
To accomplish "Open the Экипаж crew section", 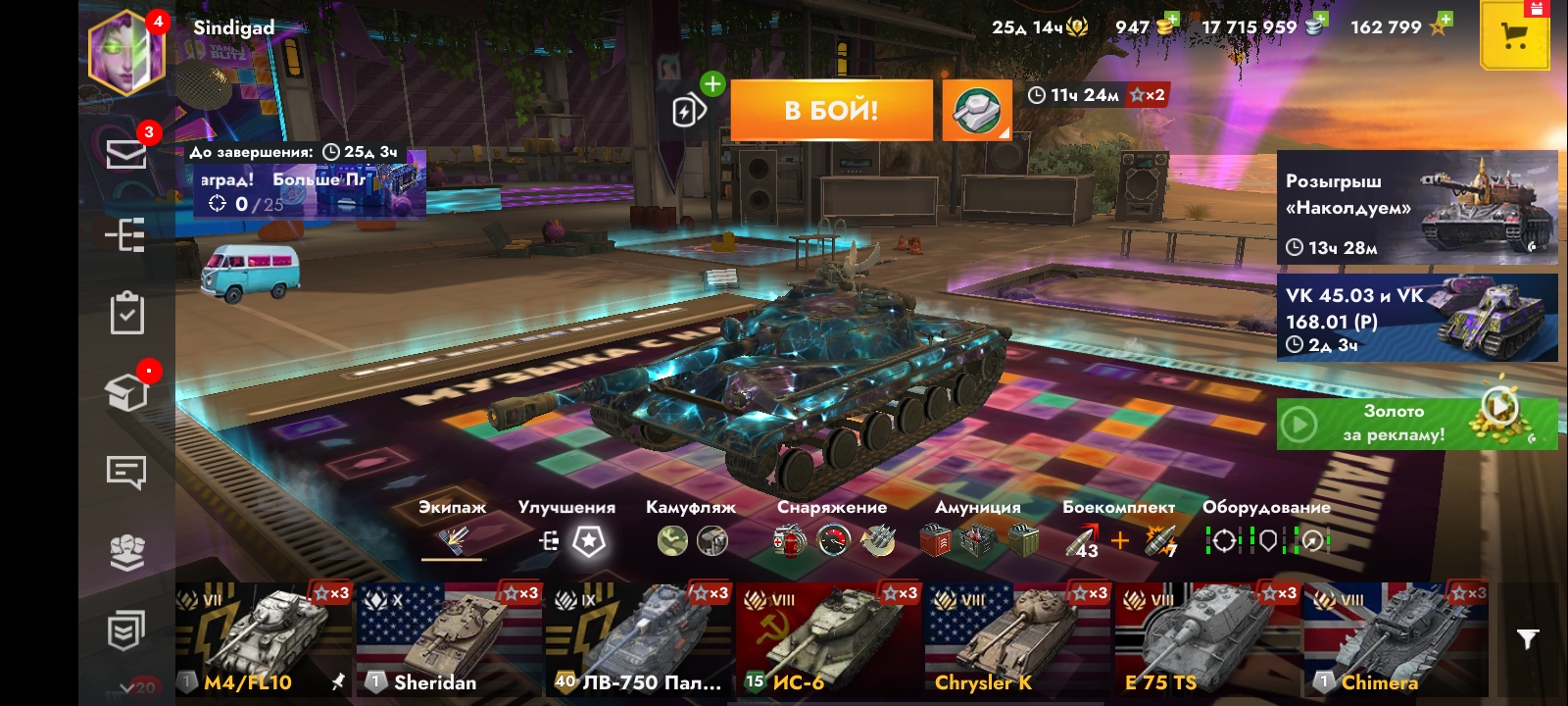I will point(452,539).
